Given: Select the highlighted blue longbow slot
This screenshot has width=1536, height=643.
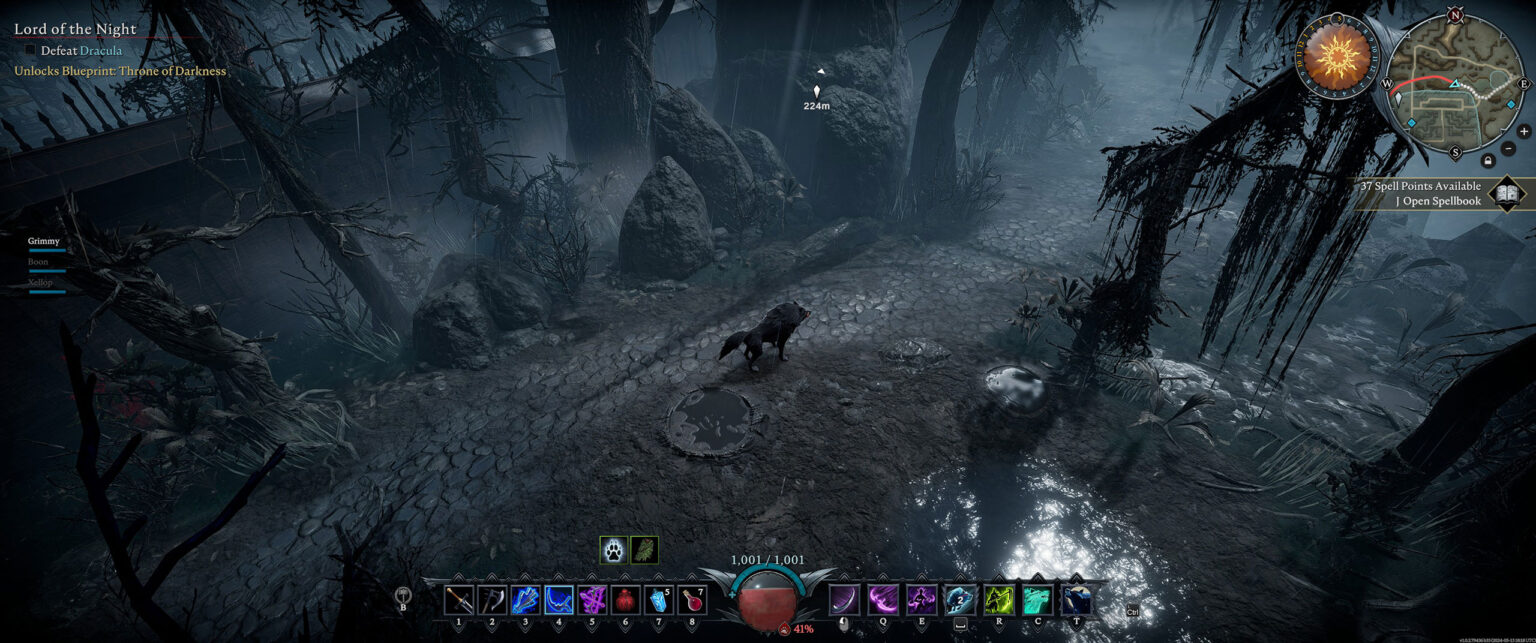Looking at the screenshot, I should point(559,600).
